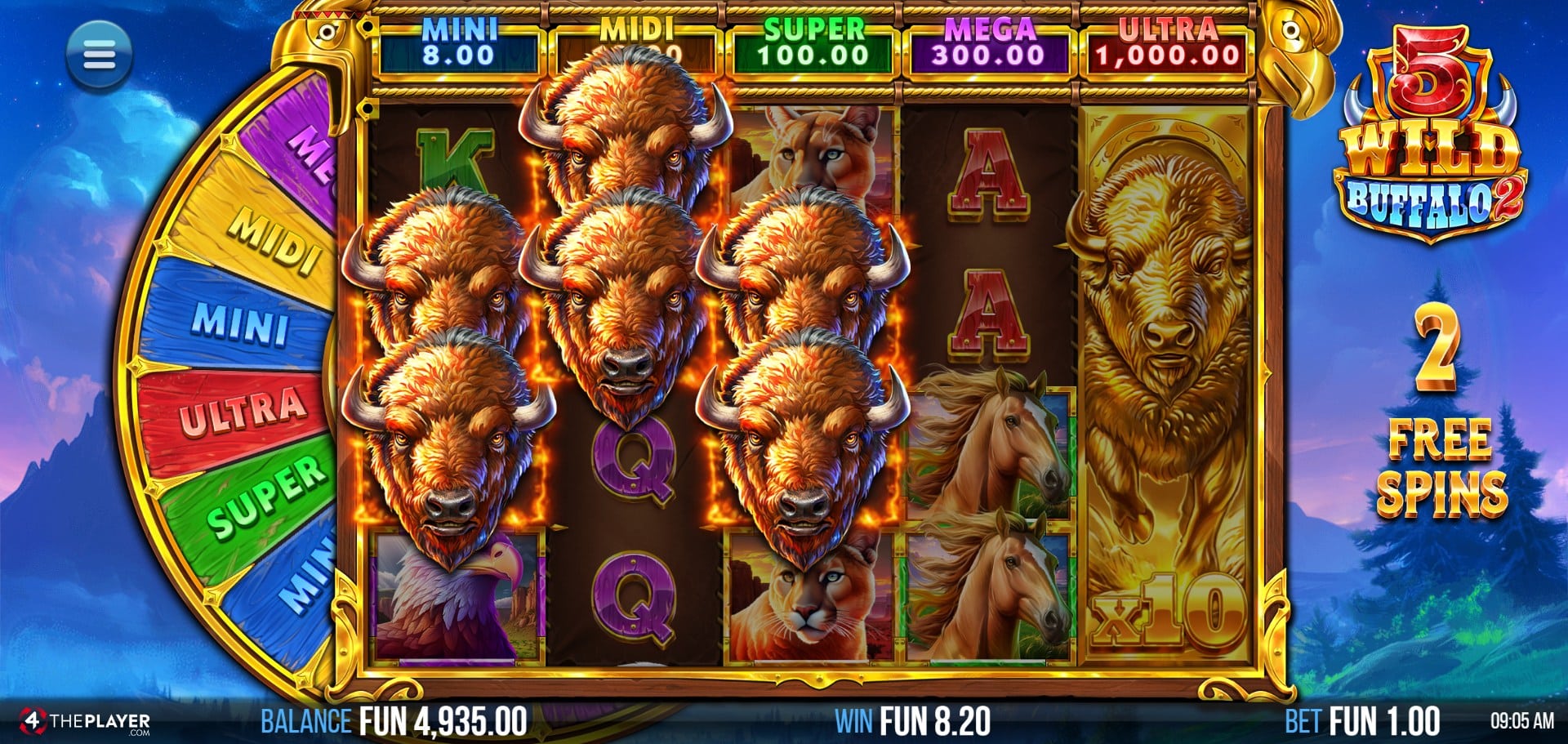Open the BET FUN 1.00 stake selector
Image resolution: width=1568 pixels, height=744 pixels.
coord(1361,721)
